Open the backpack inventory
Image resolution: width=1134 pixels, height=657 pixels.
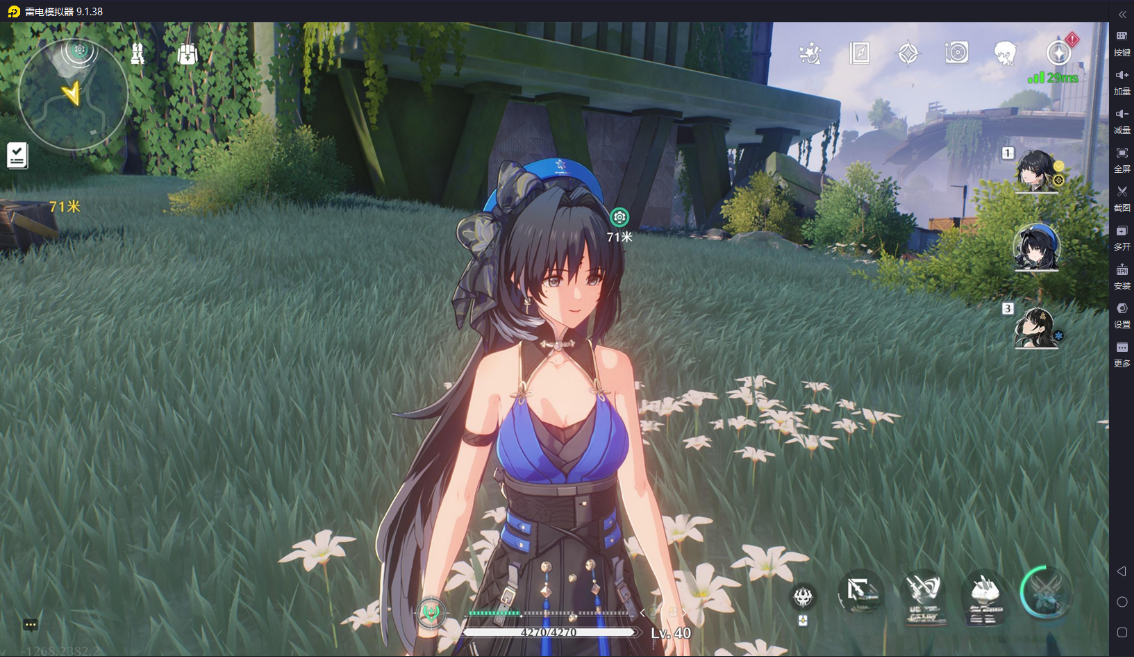click(x=187, y=54)
